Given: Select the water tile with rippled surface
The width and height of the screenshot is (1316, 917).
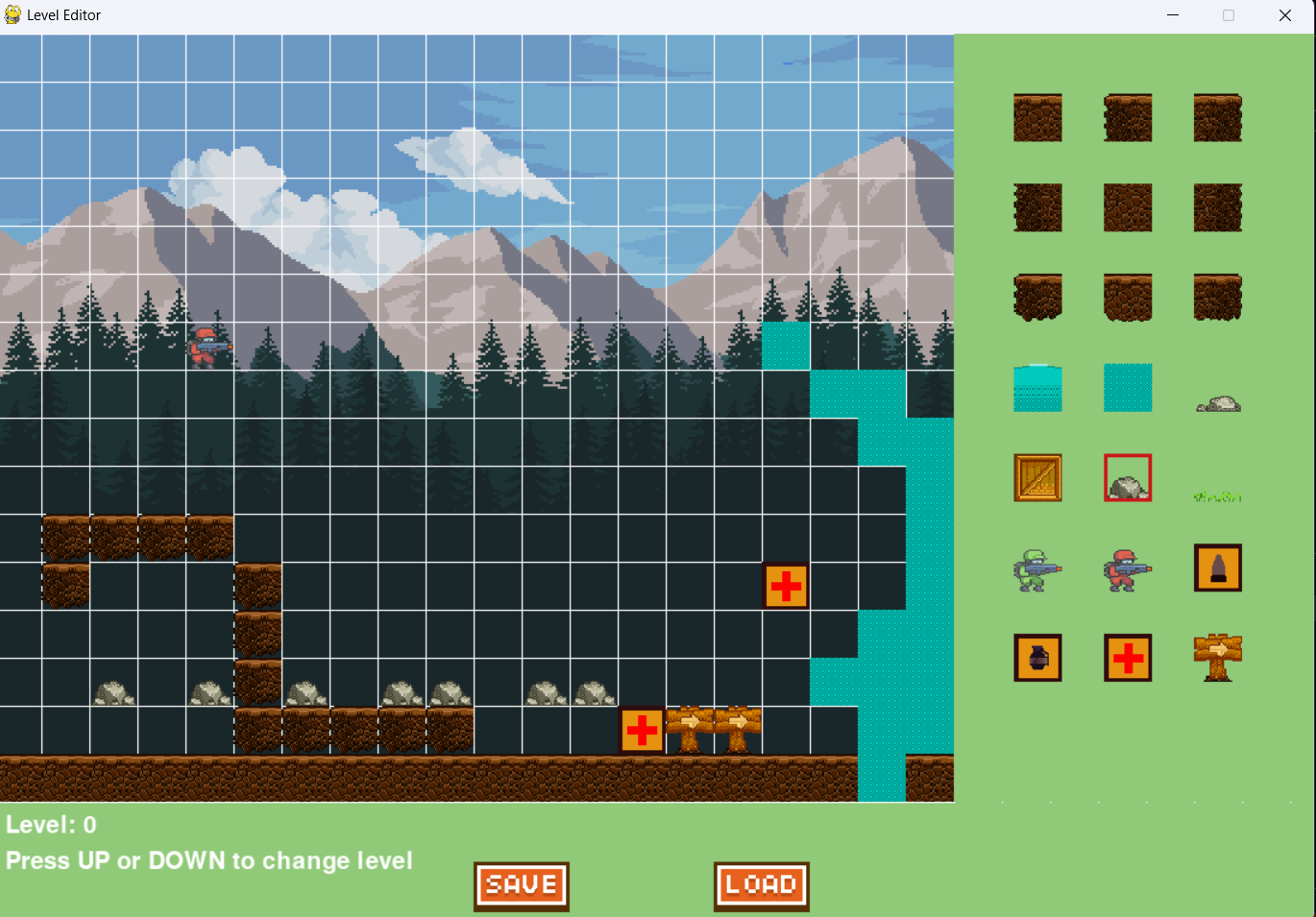Looking at the screenshot, I should point(1037,387).
